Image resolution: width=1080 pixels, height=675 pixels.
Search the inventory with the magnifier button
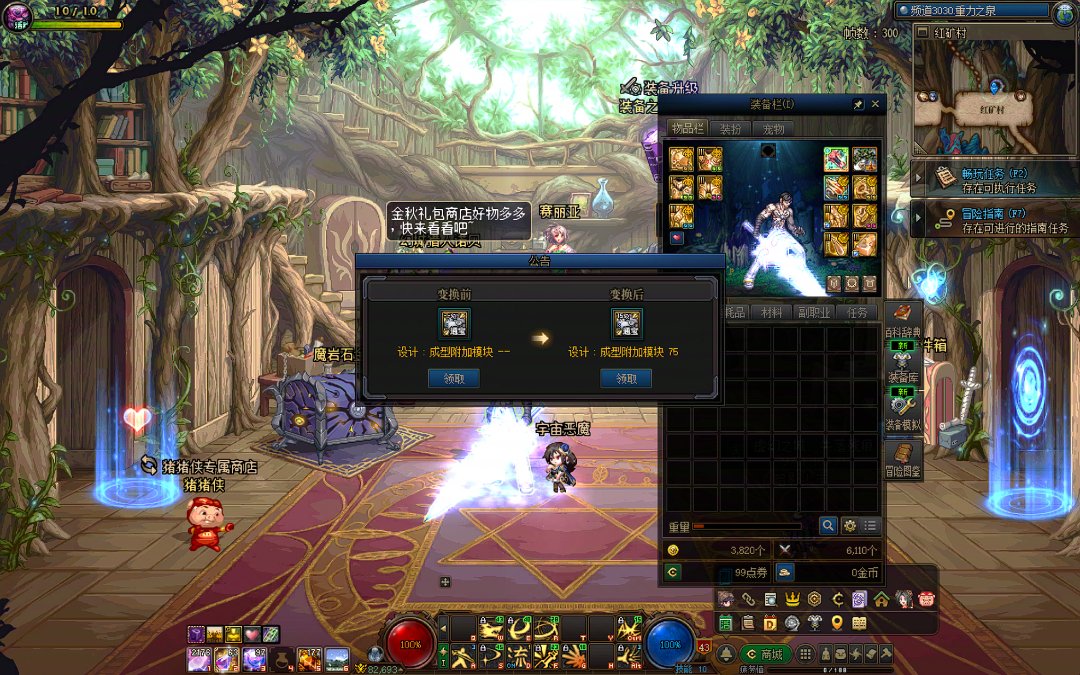[x=829, y=525]
